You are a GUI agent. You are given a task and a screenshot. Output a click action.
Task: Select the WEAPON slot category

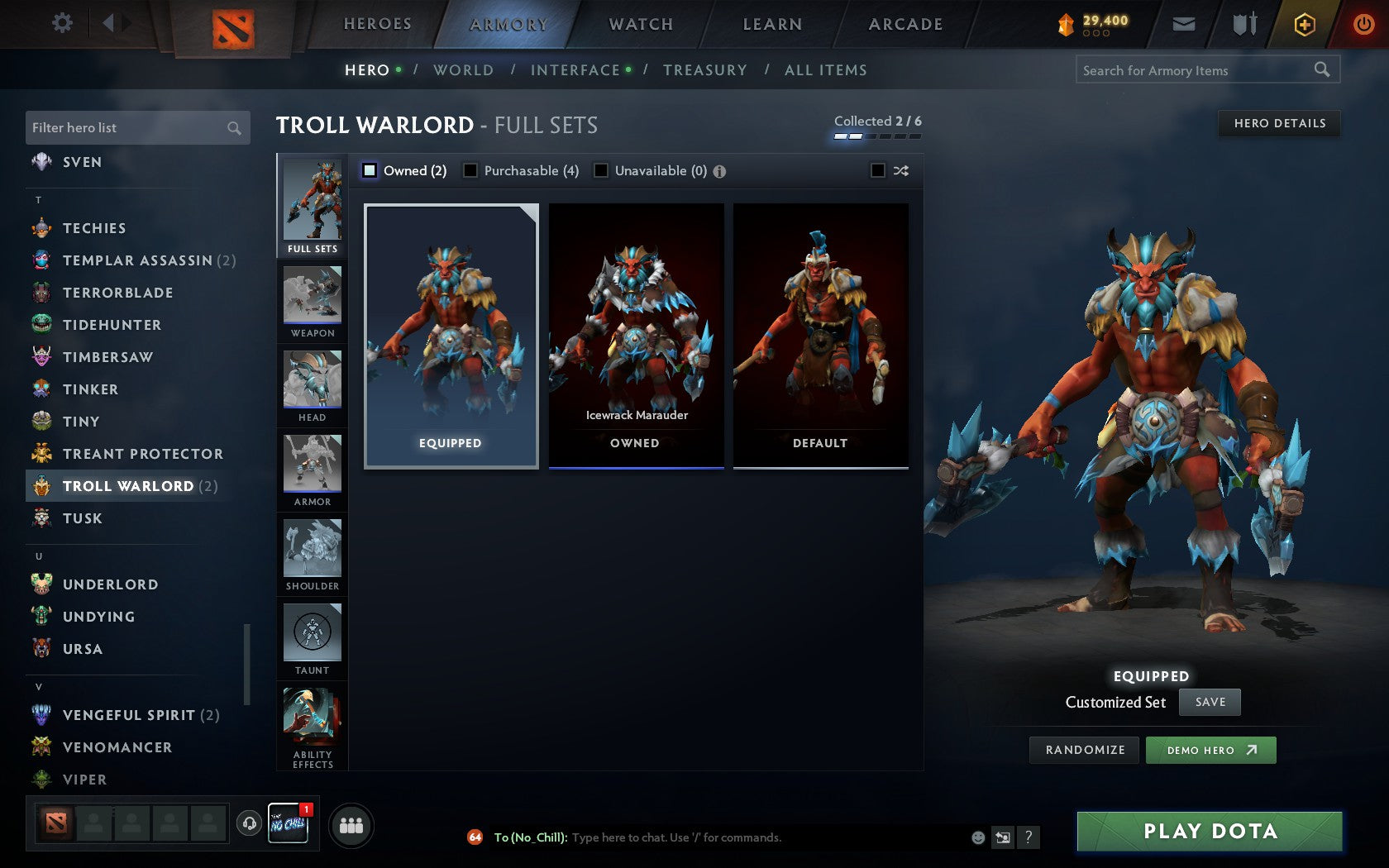coord(312,302)
